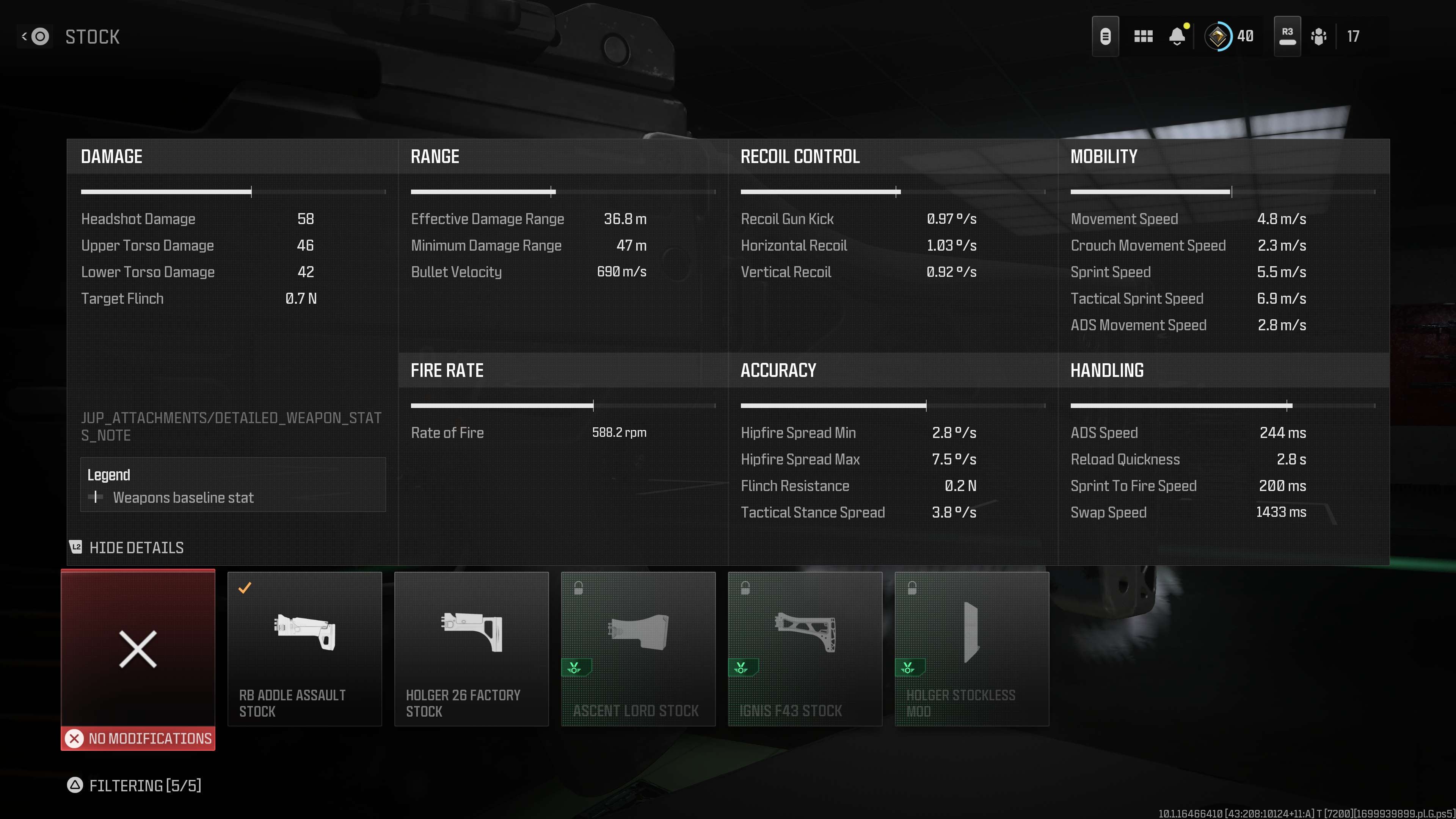Select the Holger Stockless Mod
1456x819 pixels.
click(971, 650)
